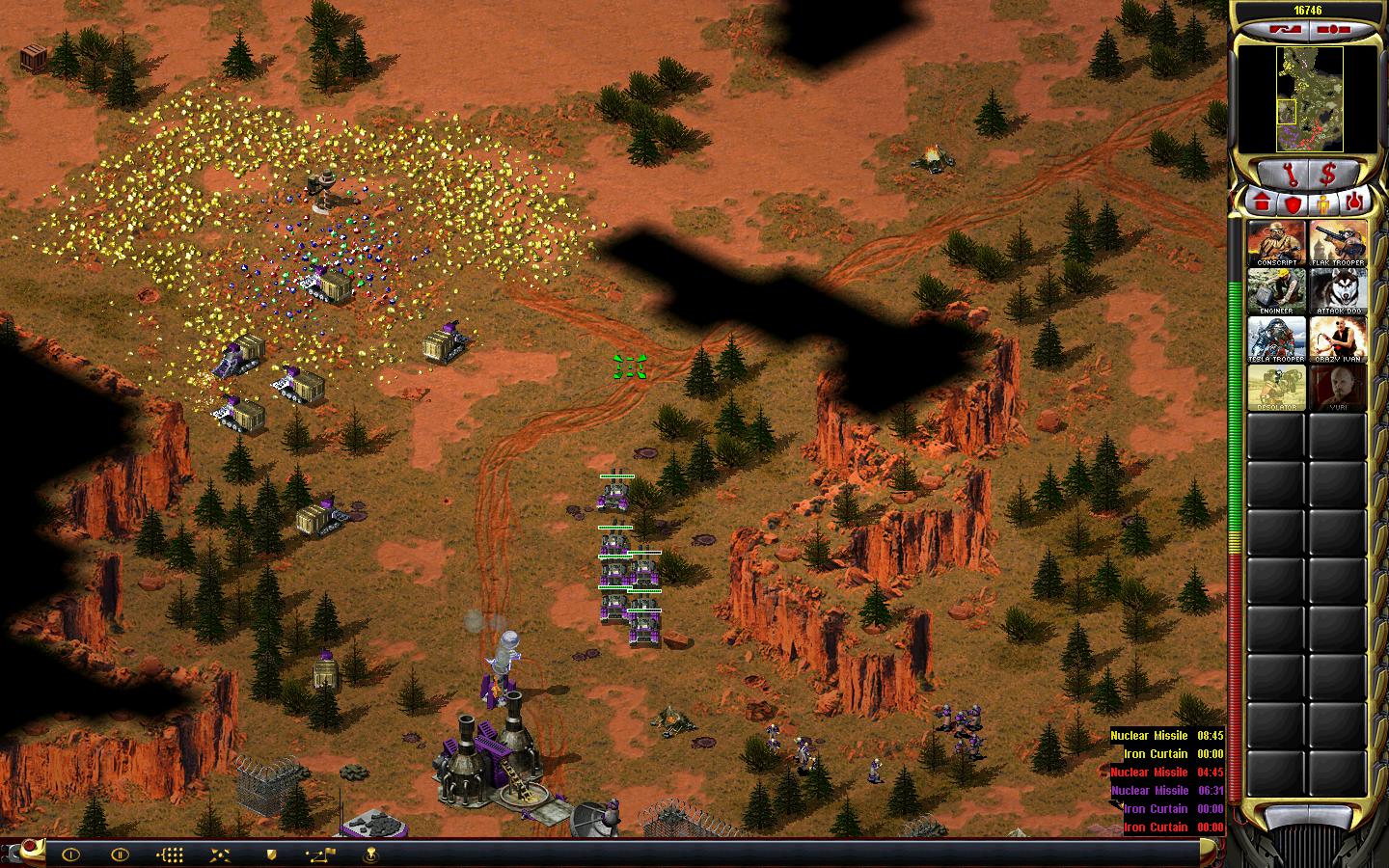The image size is (1389, 868).
Task: Select the Tesla Trooper cameo
Action: 1276,339
